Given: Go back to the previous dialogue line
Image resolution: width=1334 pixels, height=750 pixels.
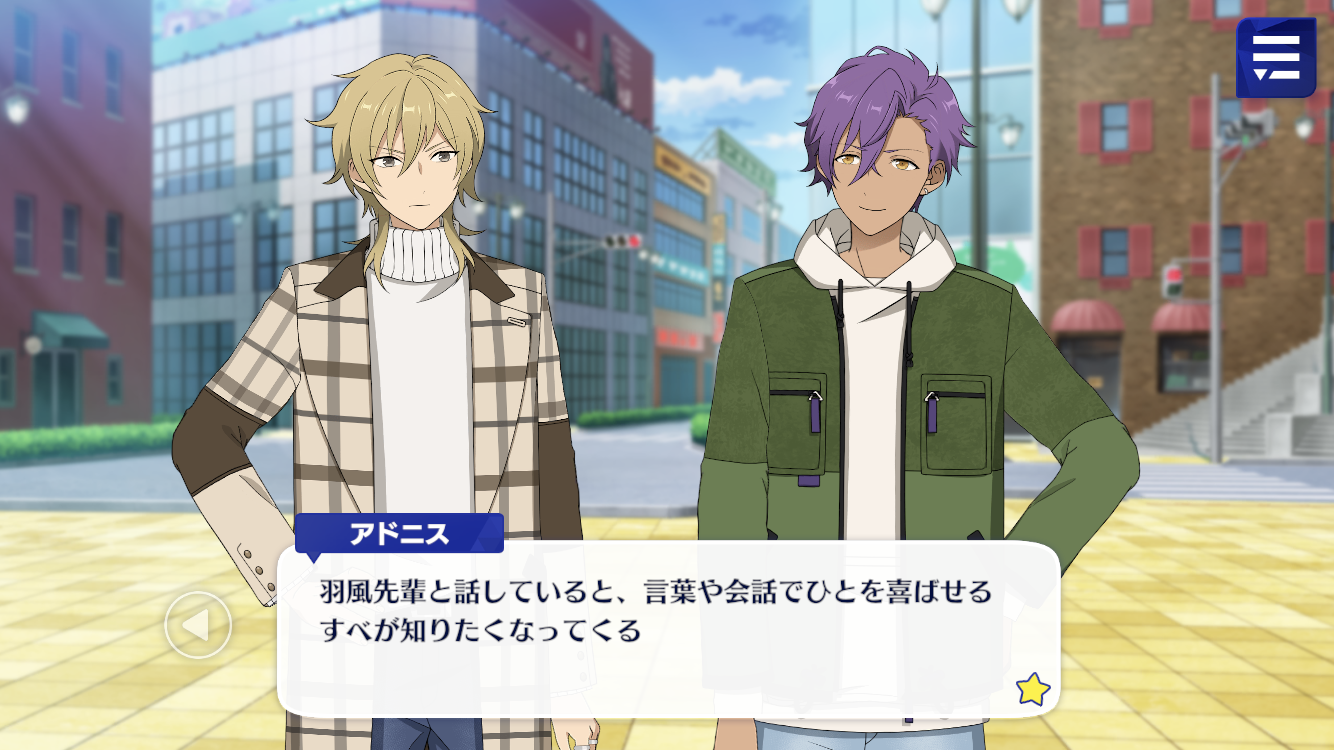Looking at the screenshot, I should pyautogui.click(x=198, y=625).
